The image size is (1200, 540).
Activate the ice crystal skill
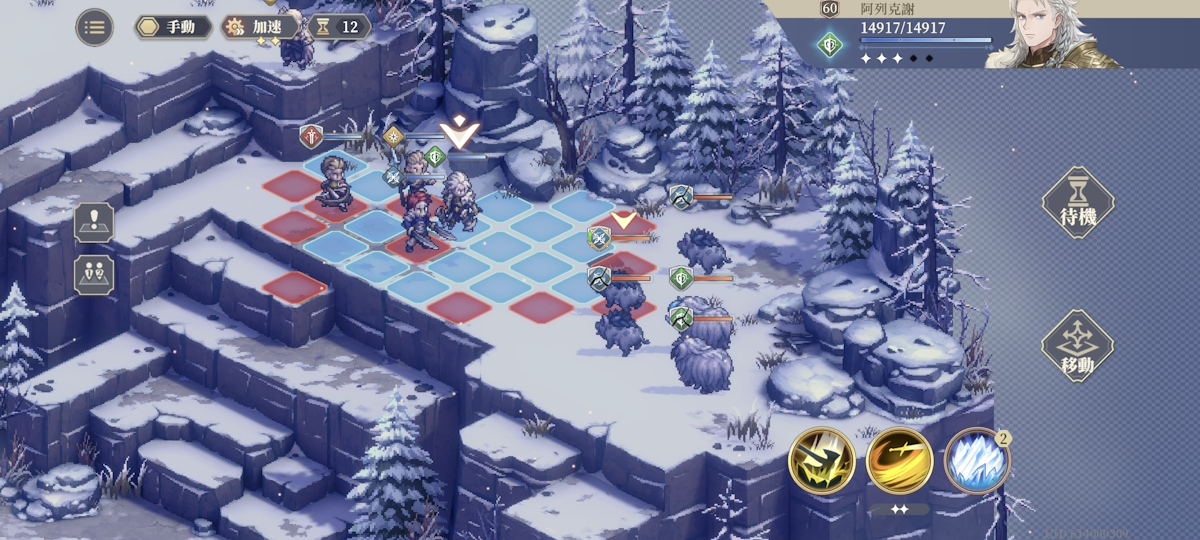976,462
